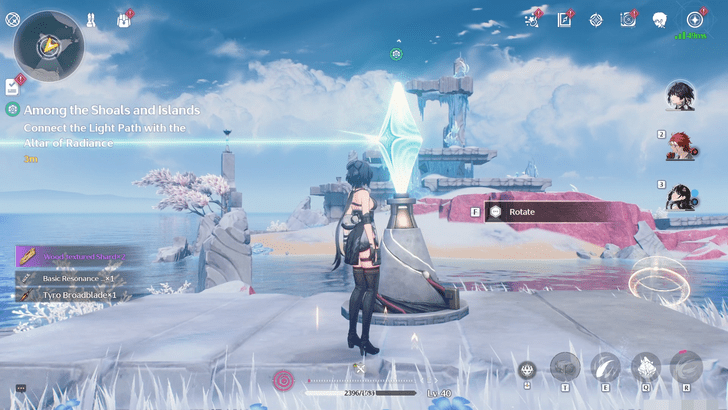This screenshot has width=728, height=410.
Task: Open the camera-like icon in top bar
Action: tap(628, 19)
